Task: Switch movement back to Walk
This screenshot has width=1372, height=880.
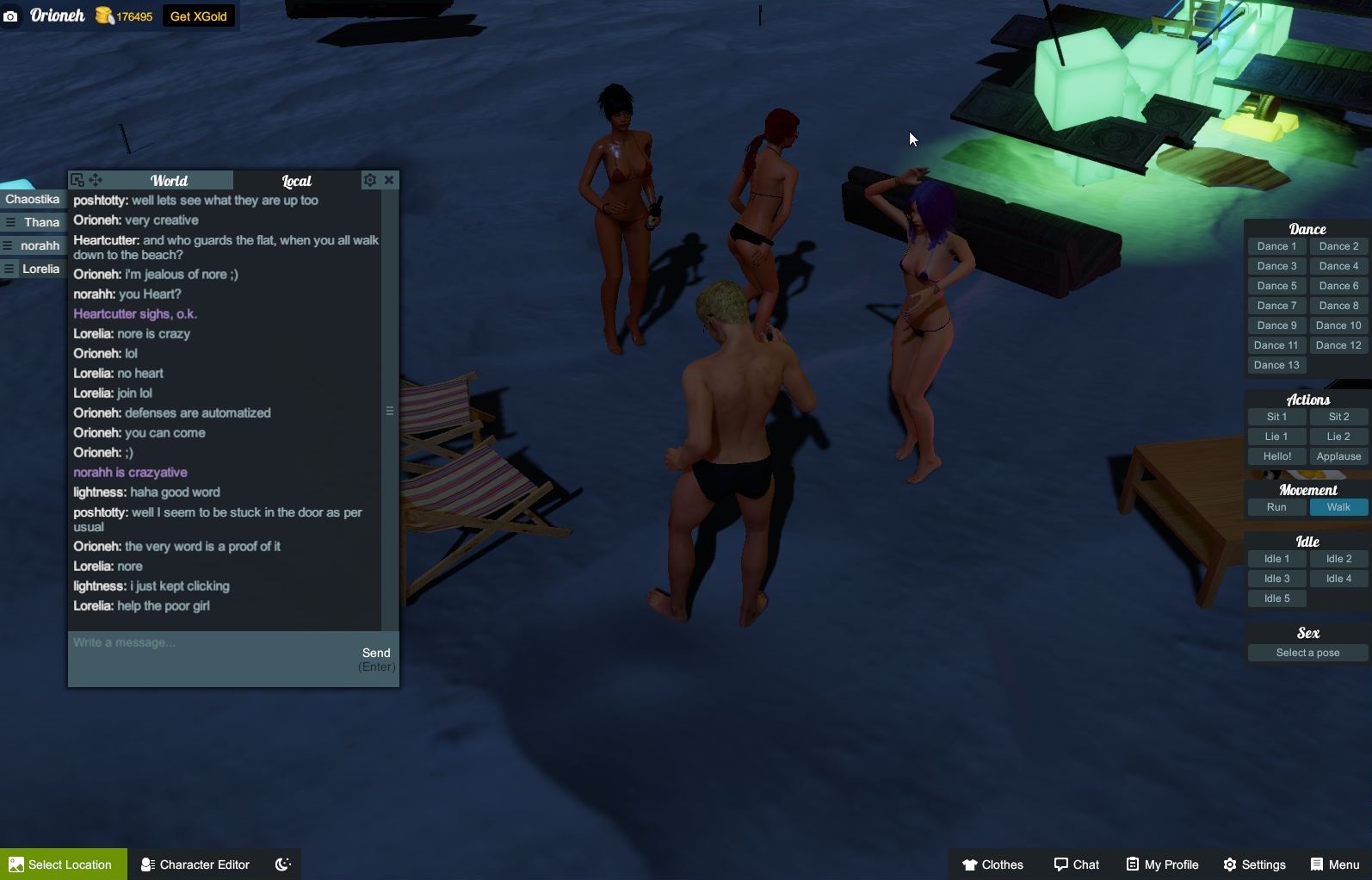Action: click(x=1338, y=507)
